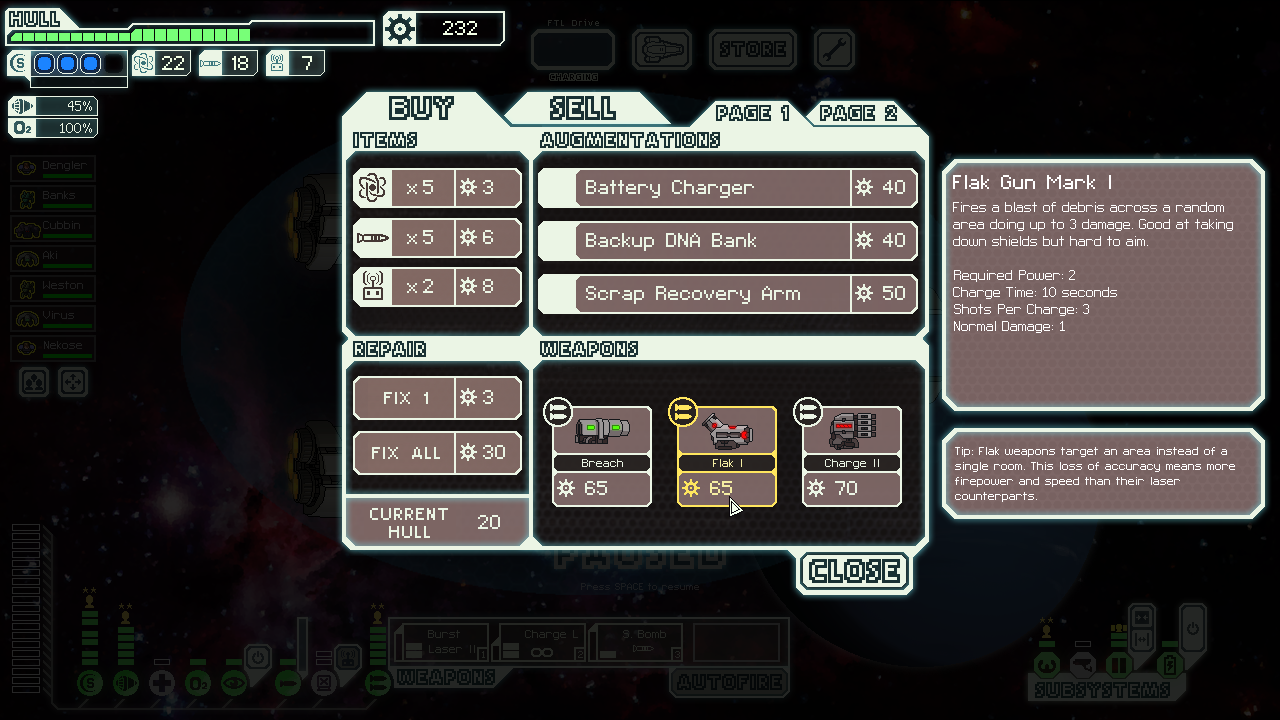This screenshot has width=1280, height=720.
Task: Buy the Charge II weapon
Action: [x=852, y=456]
